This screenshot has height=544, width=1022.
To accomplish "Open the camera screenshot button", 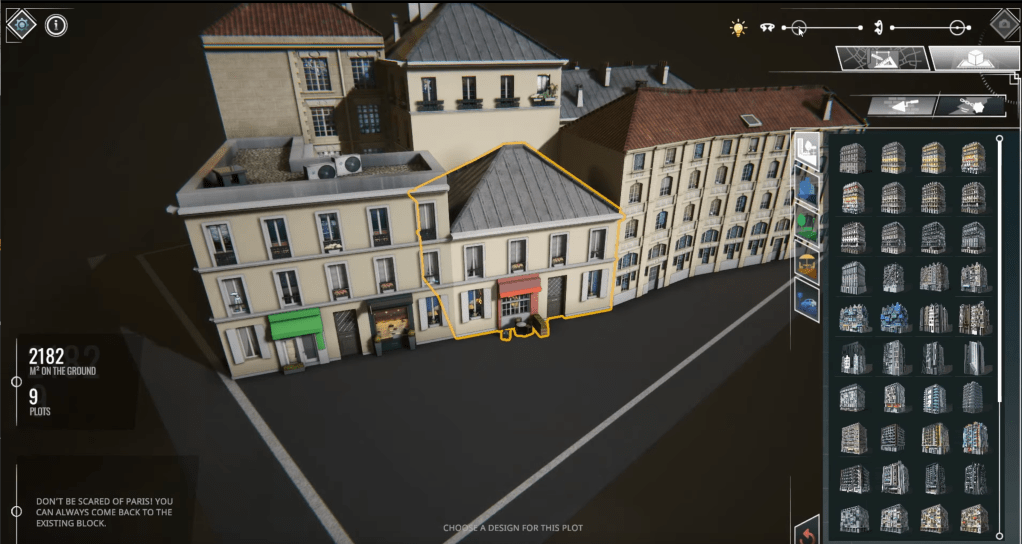I will pyautogui.click(x=1004, y=23).
